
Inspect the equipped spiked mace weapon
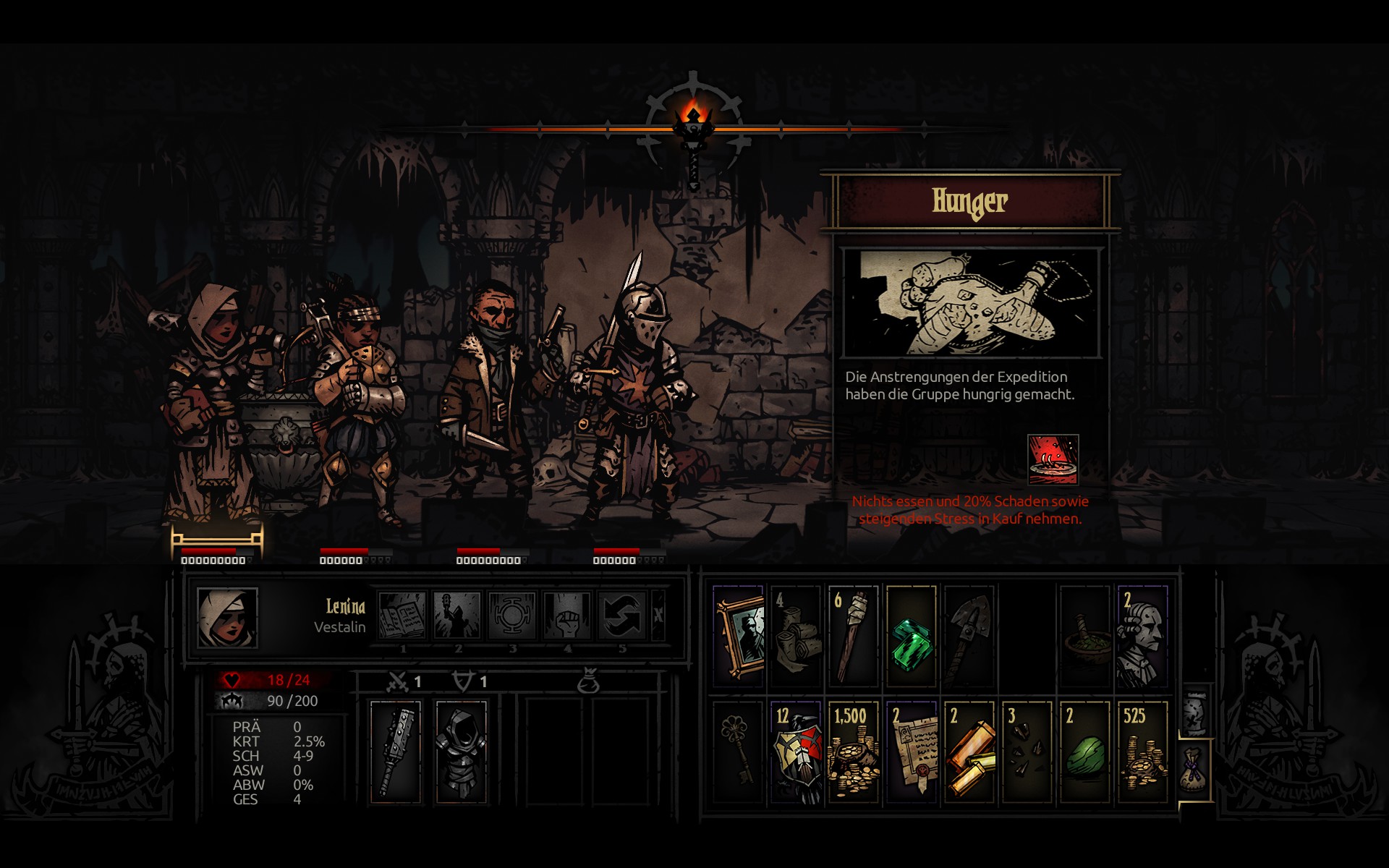(395, 751)
